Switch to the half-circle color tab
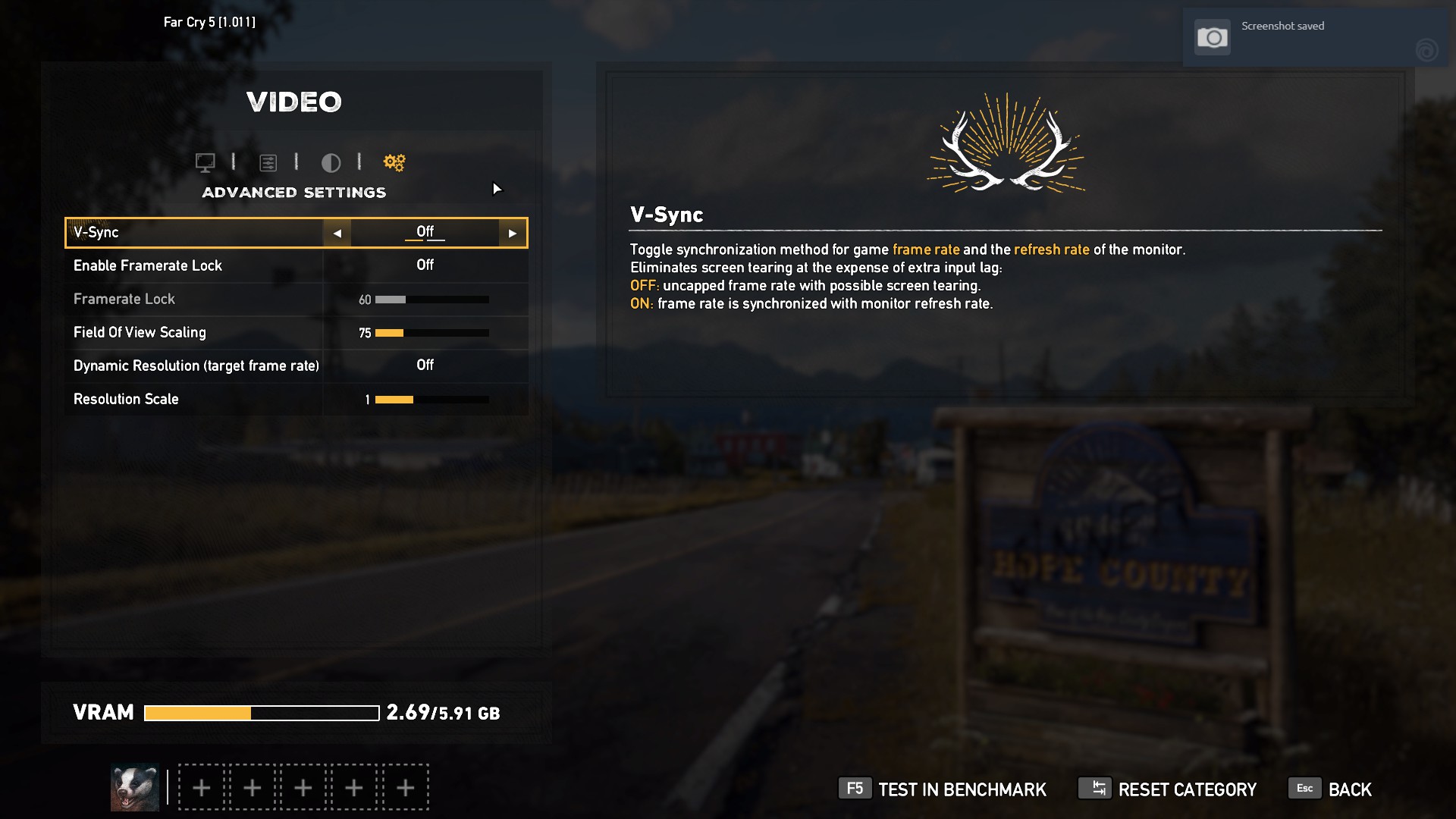1456x819 pixels. point(331,162)
